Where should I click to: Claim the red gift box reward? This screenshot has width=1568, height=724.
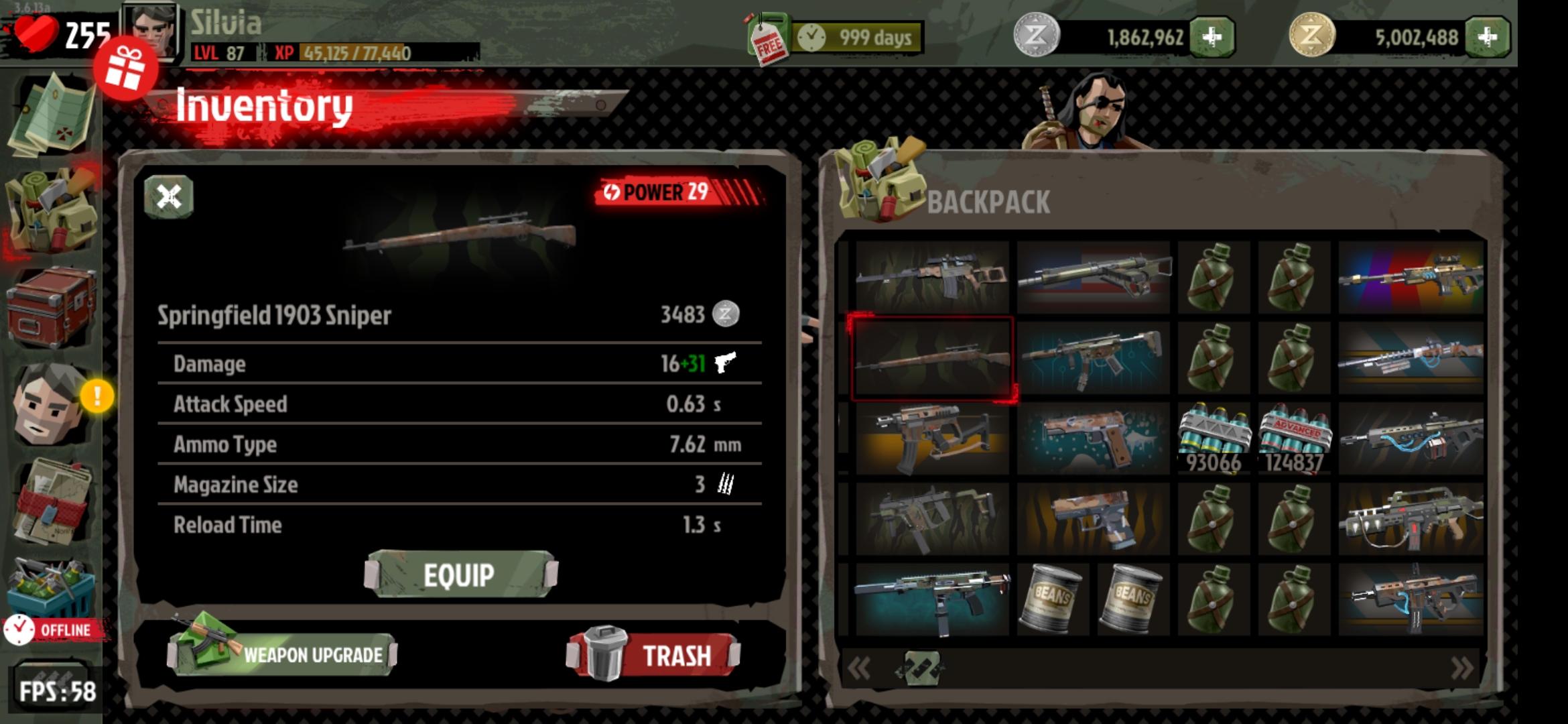125,70
